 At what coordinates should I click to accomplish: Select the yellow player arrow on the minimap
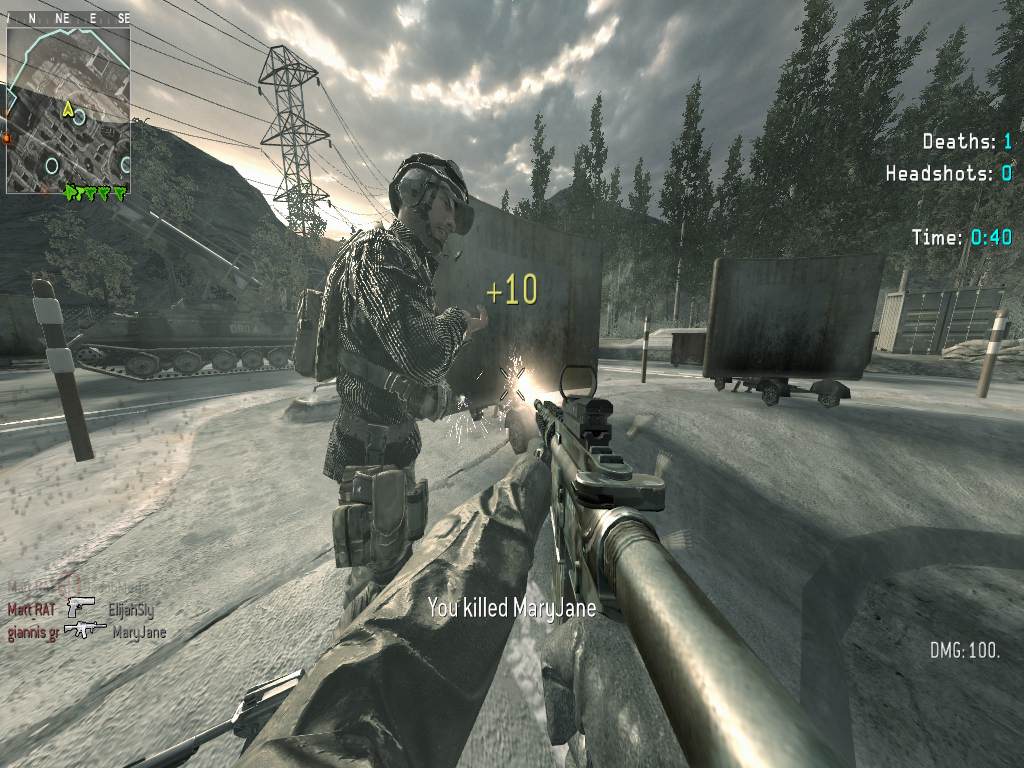68,108
